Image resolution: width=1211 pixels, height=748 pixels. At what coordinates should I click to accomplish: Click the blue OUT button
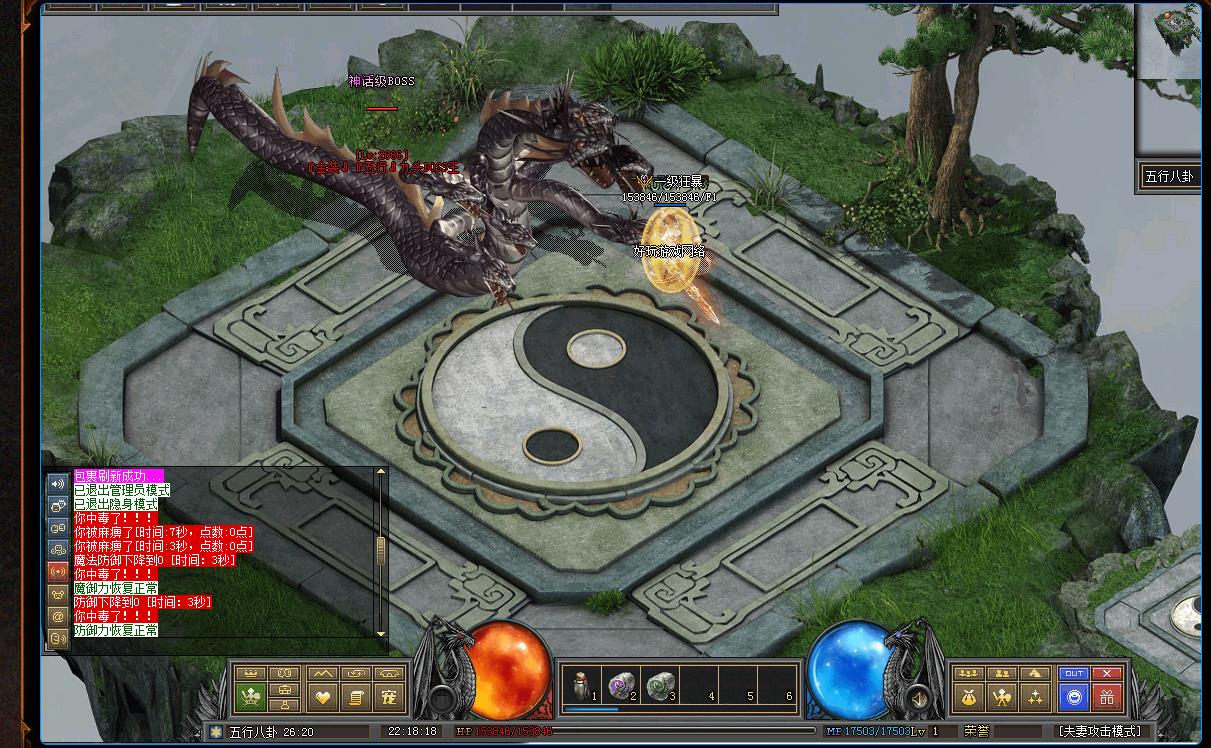pos(1073,674)
